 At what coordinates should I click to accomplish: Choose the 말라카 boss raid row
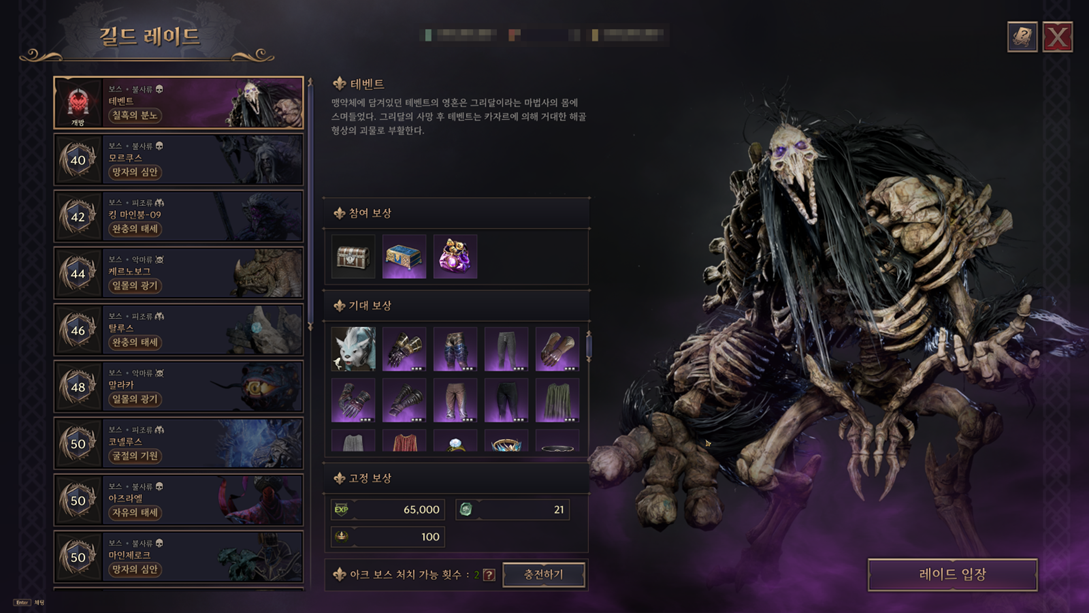pos(179,387)
